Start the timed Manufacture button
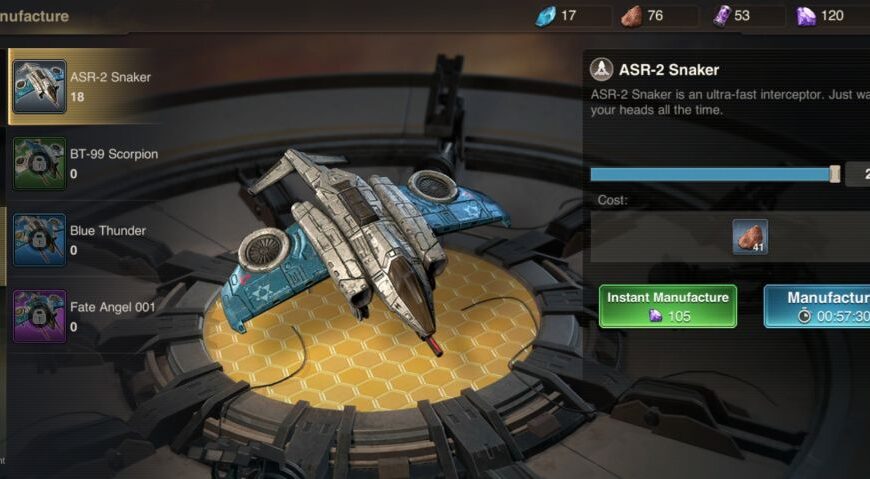The height and width of the screenshot is (479, 870). coord(820,306)
